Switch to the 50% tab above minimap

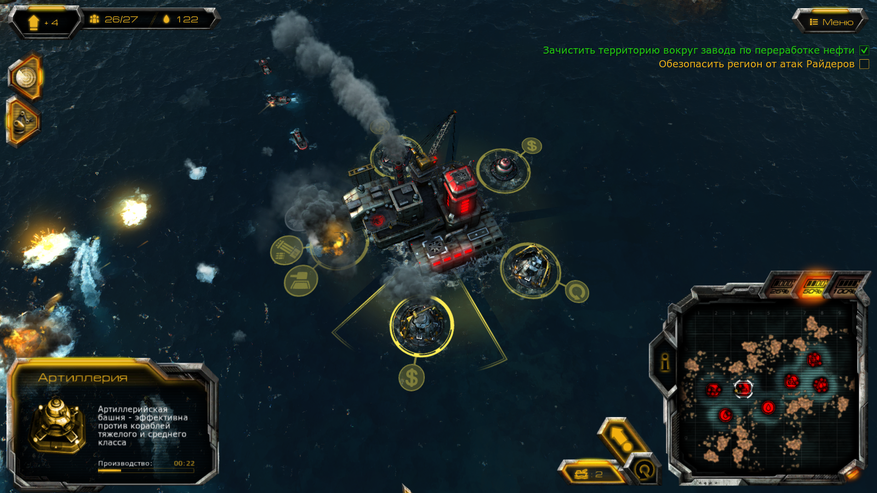coord(815,287)
